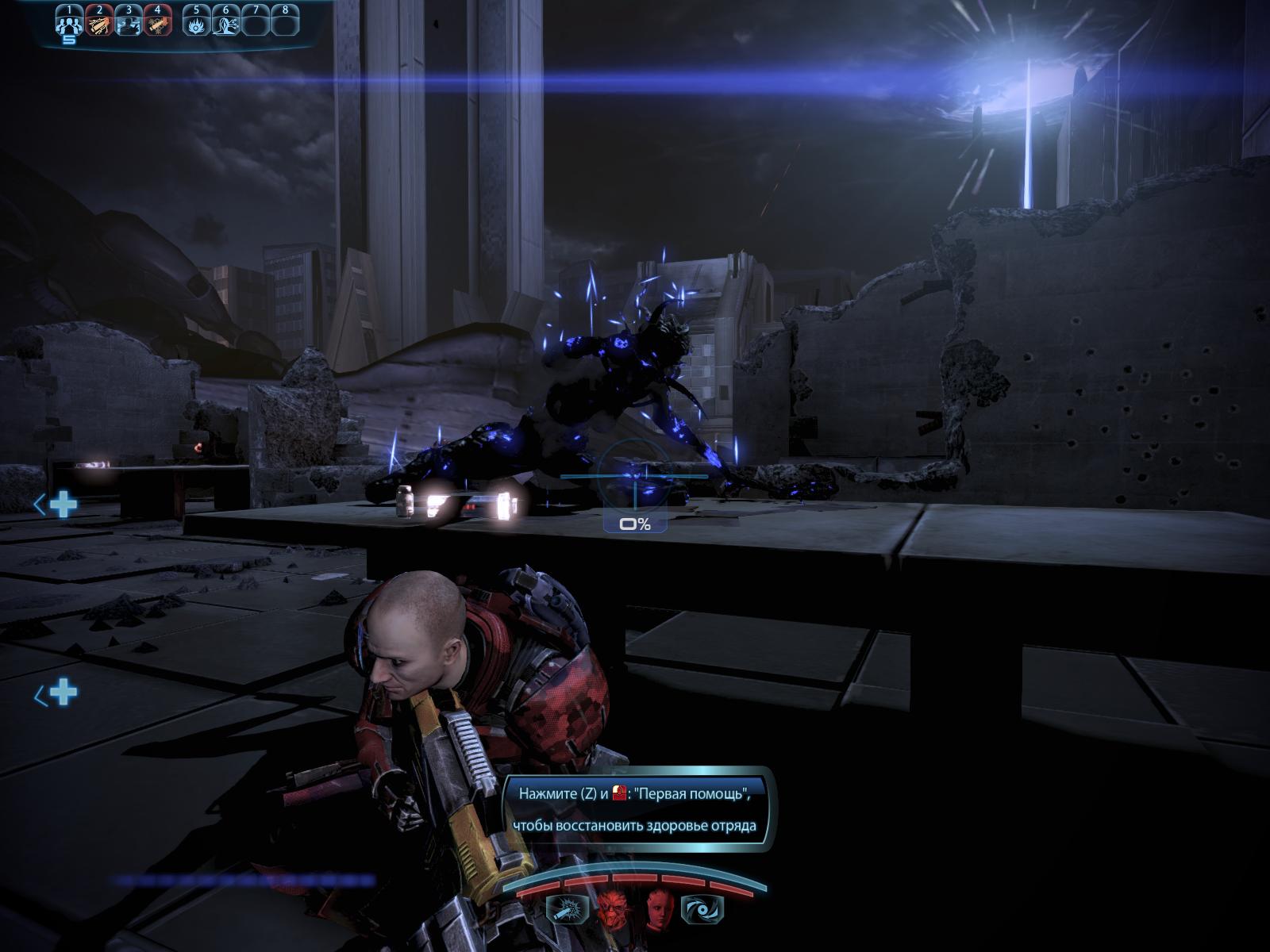Select the asari squadmate portrait
This screenshot has height=952, width=1270.
click(658, 909)
